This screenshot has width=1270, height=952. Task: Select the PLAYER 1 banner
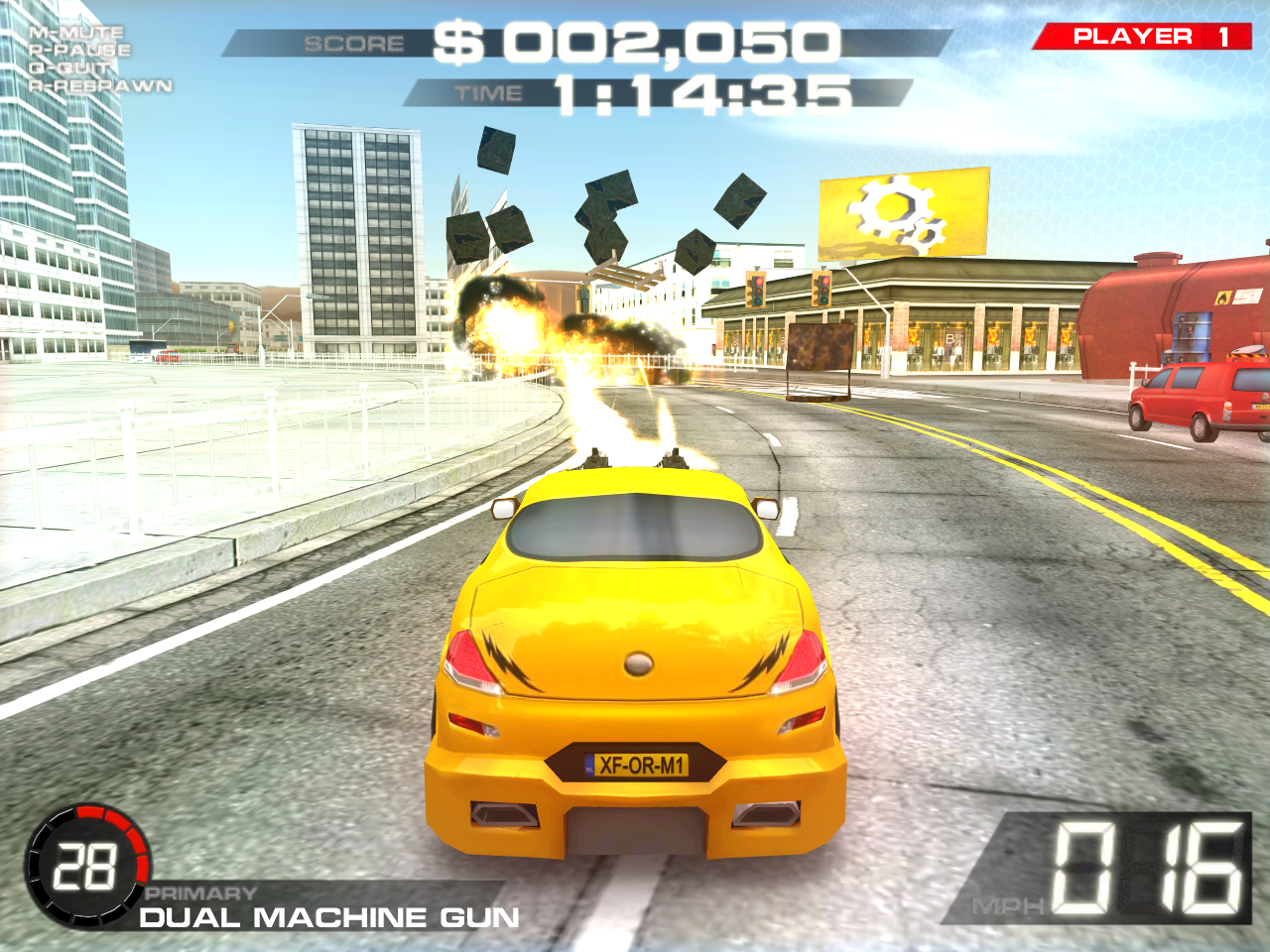(1141, 34)
